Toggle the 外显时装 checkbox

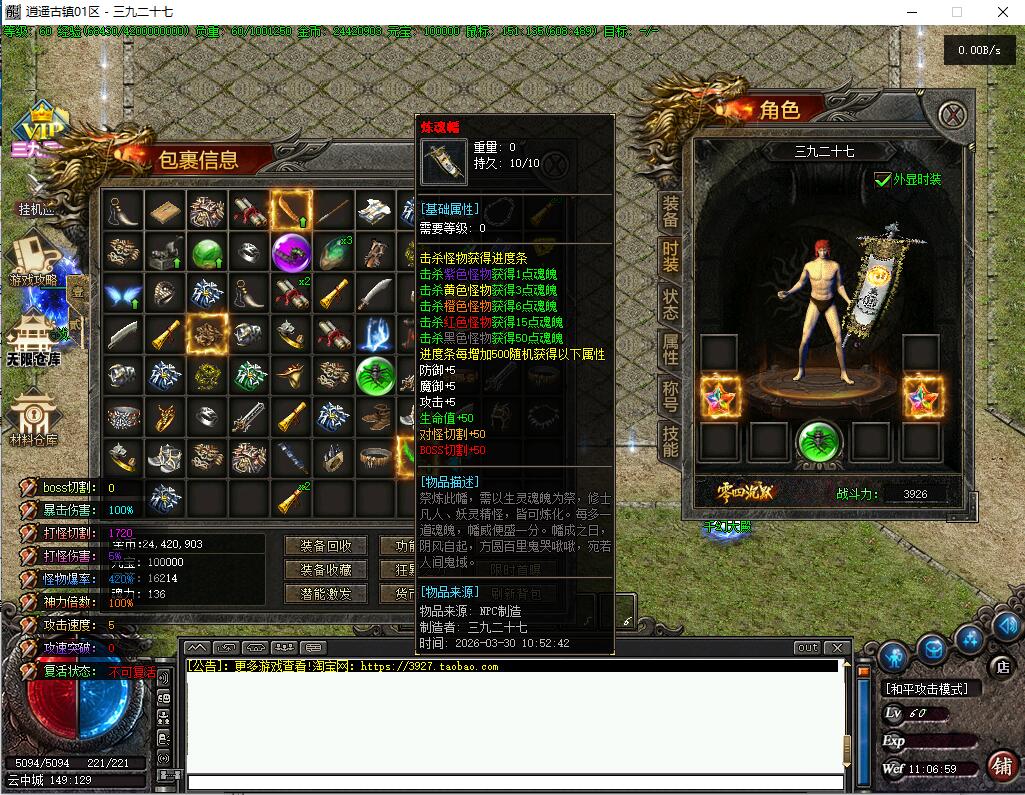click(x=882, y=180)
